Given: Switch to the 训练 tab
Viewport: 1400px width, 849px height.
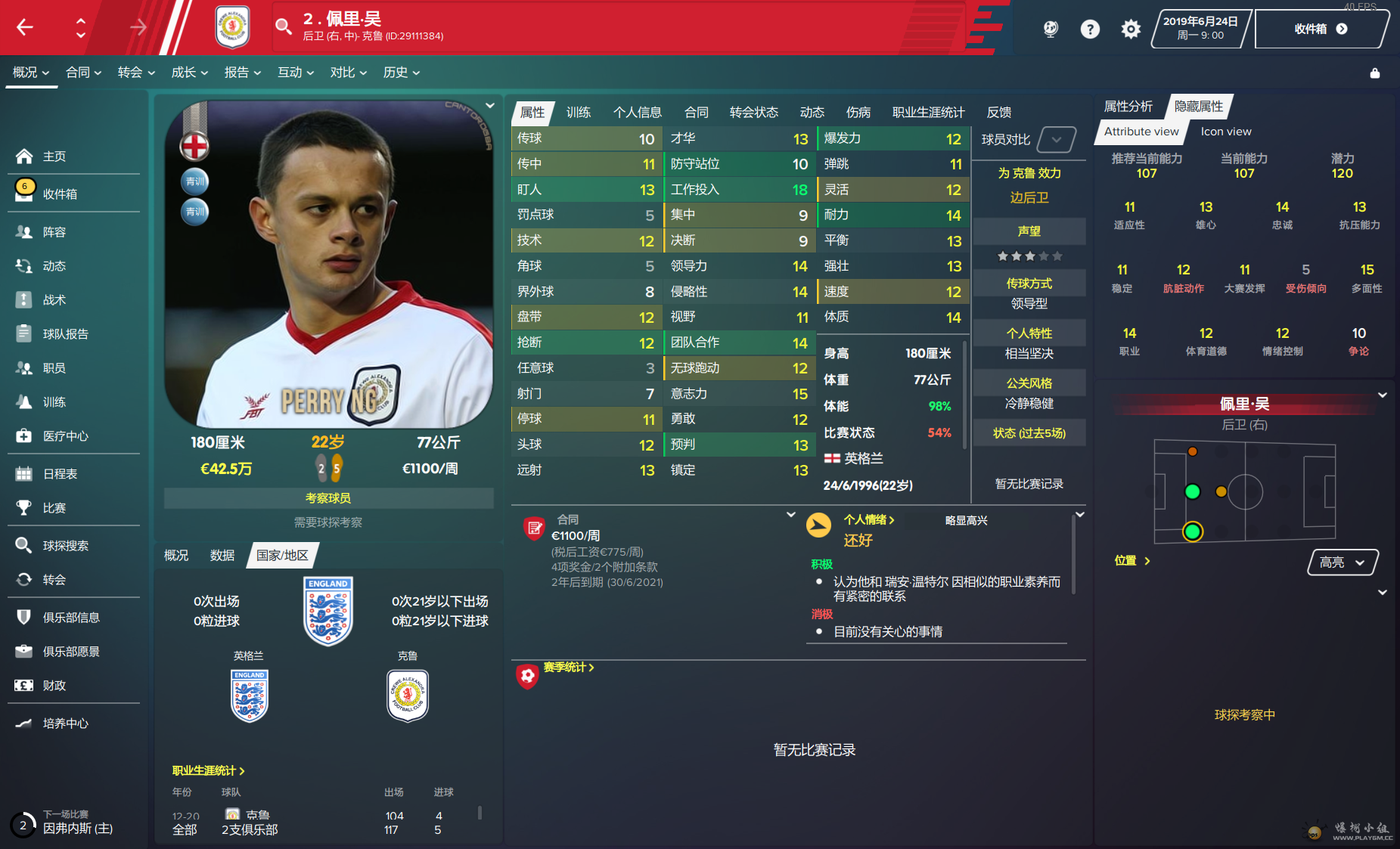Looking at the screenshot, I should (578, 113).
